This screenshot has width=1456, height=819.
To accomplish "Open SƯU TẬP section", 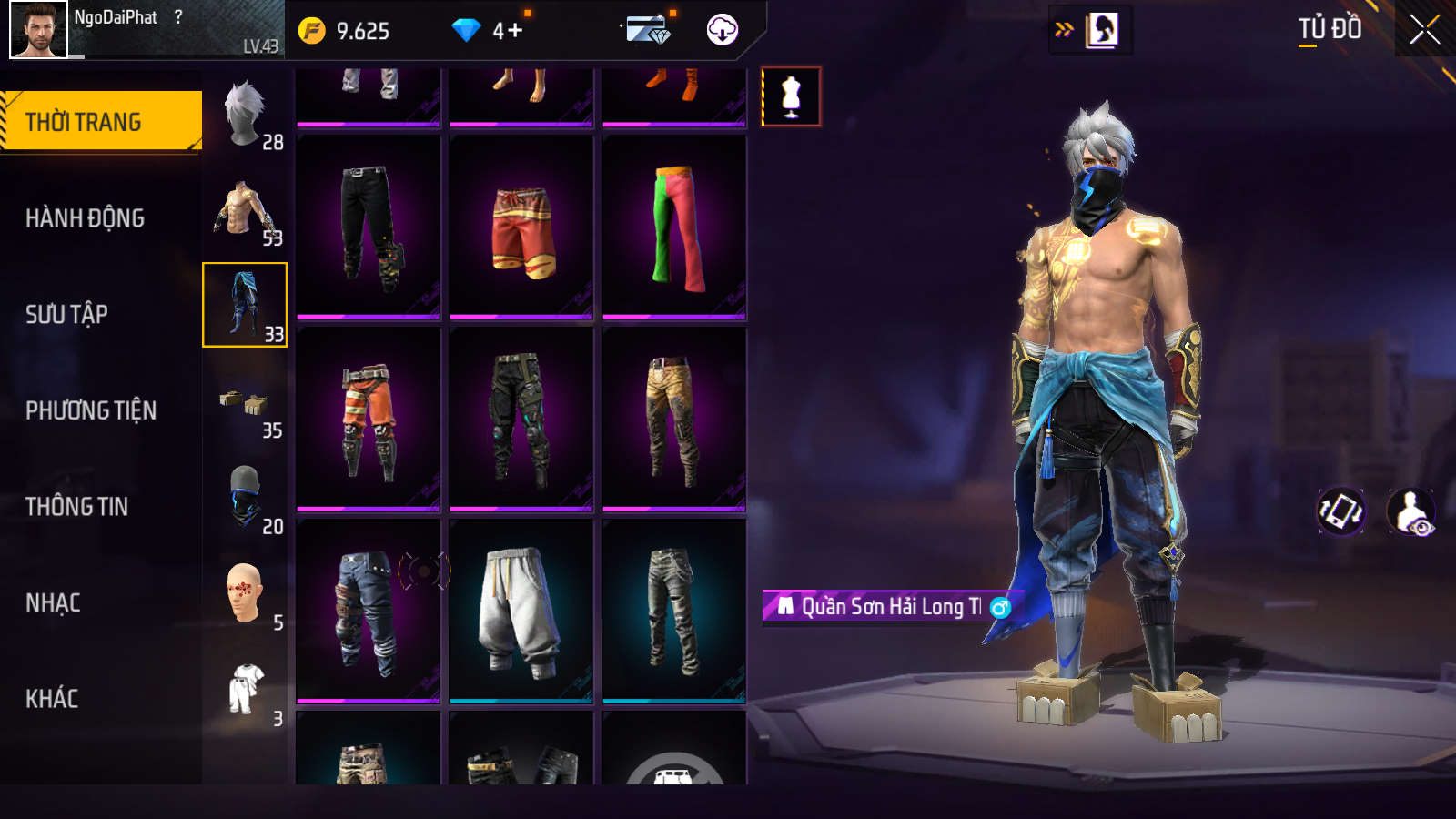I will point(66,314).
